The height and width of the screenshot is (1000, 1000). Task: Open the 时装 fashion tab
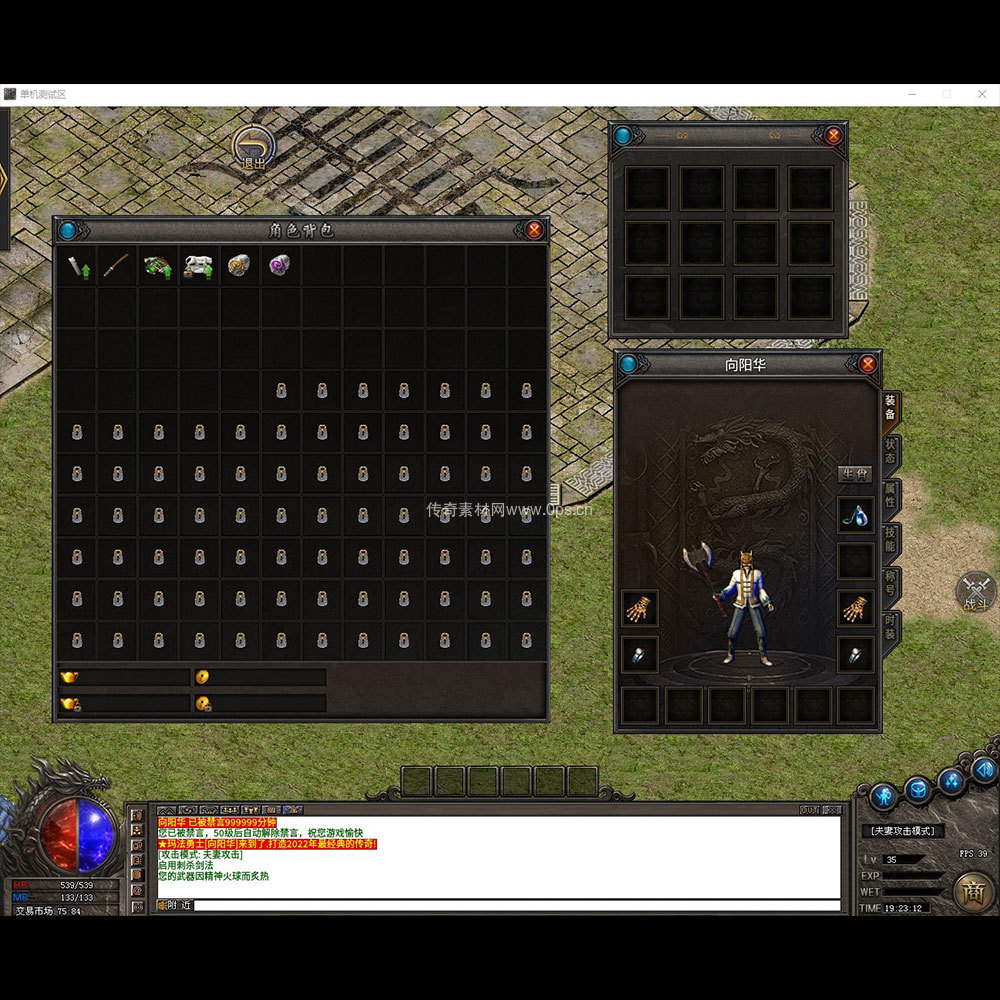click(890, 627)
